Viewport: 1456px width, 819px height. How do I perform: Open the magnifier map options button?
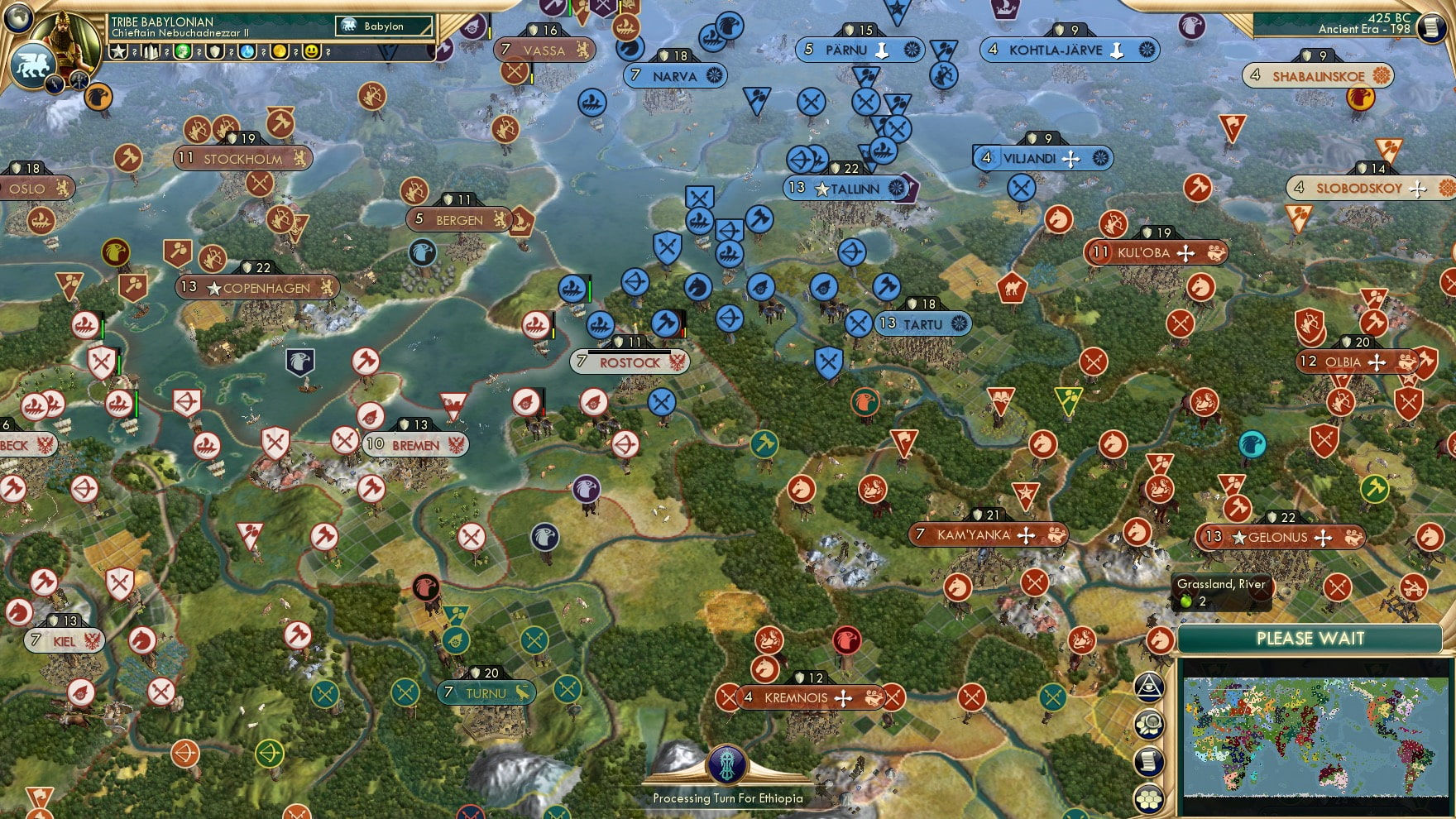coord(1149,725)
